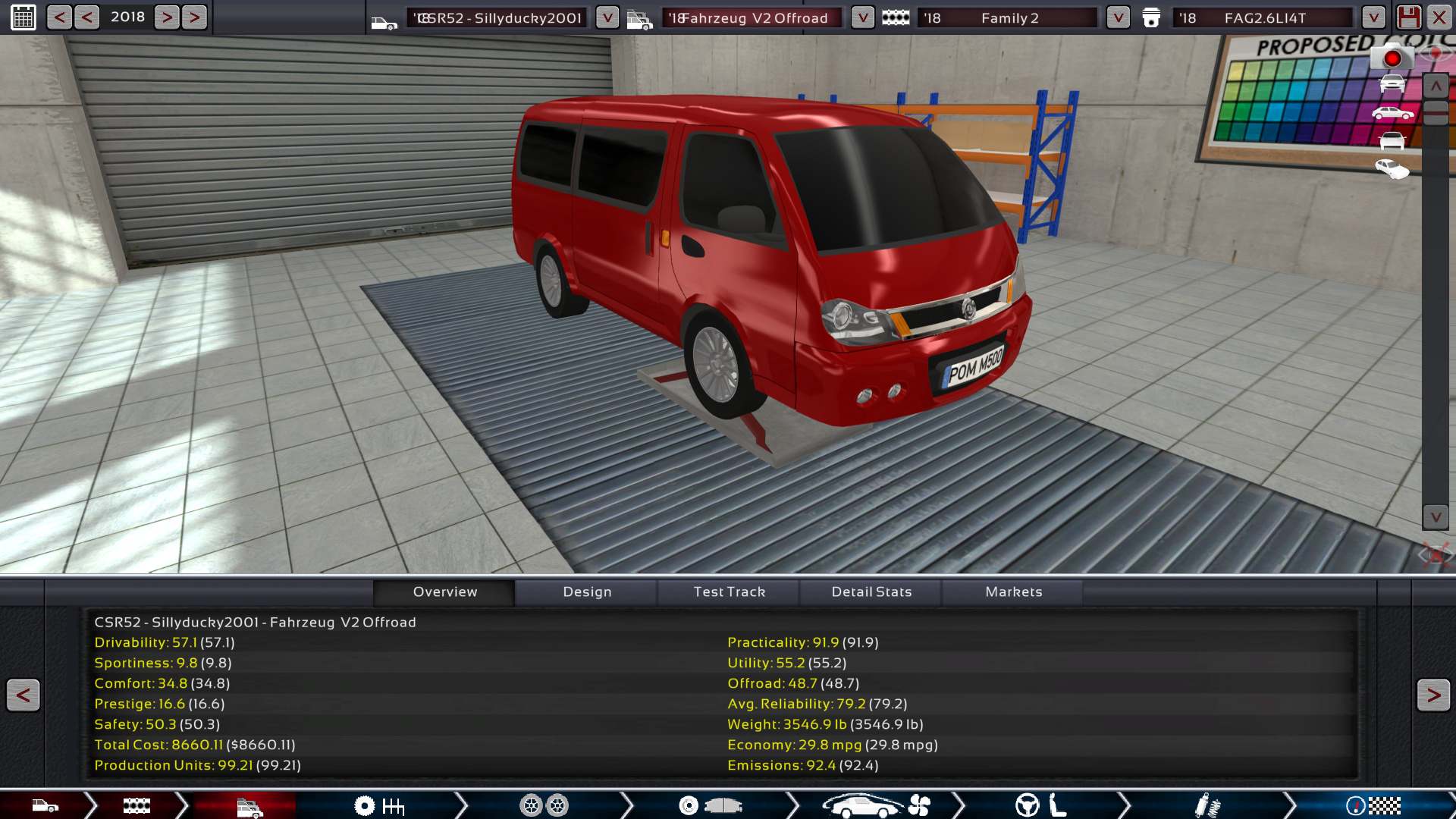Show the Detail Stats tab

coord(871,591)
